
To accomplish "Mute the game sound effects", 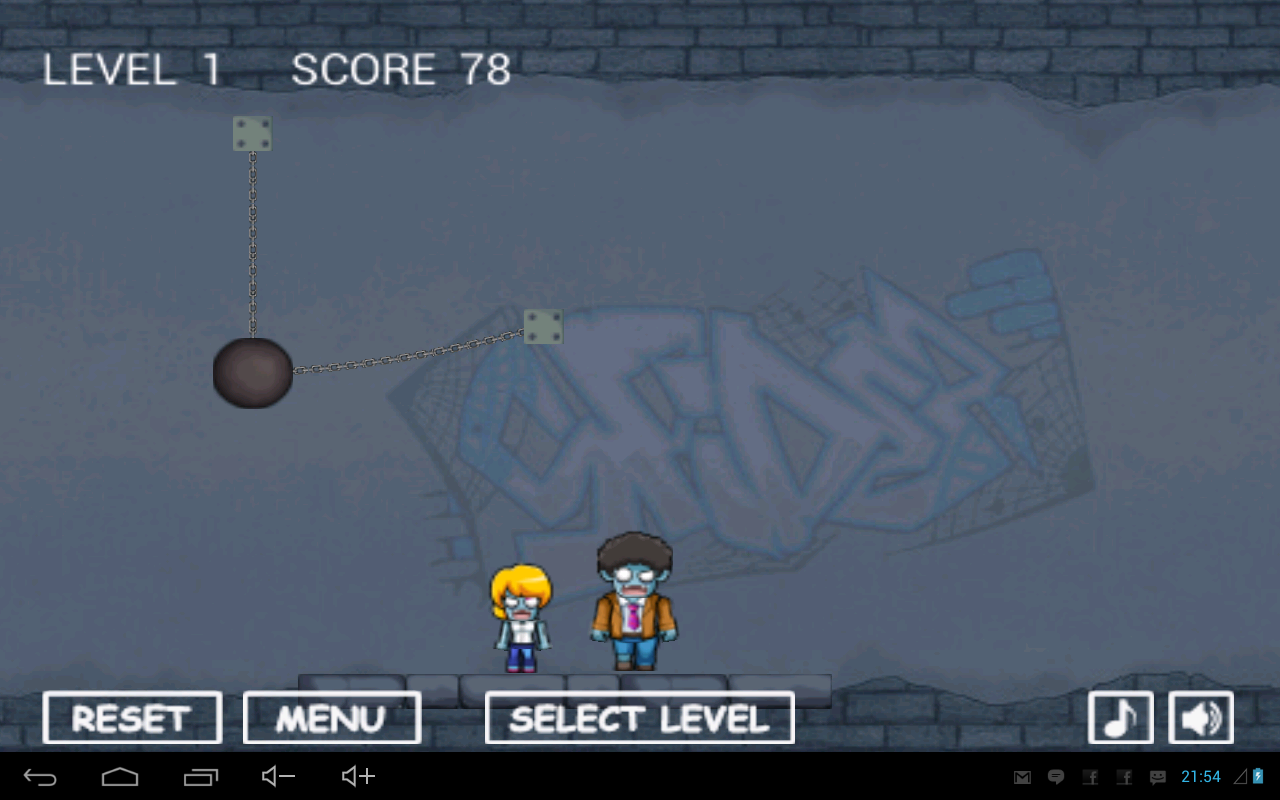I will (x=1200, y=716).
